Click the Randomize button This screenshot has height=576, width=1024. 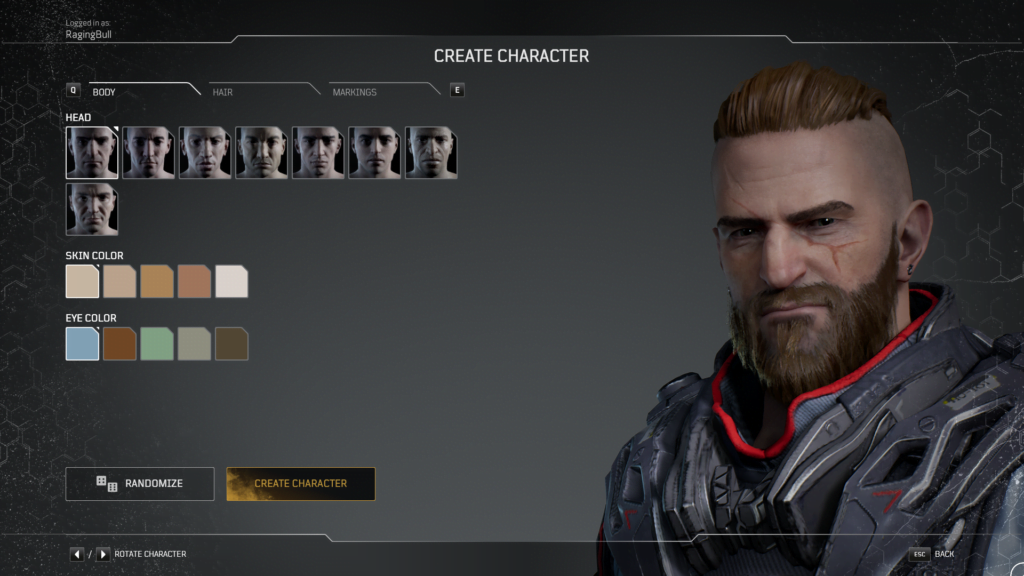[140, 484]
